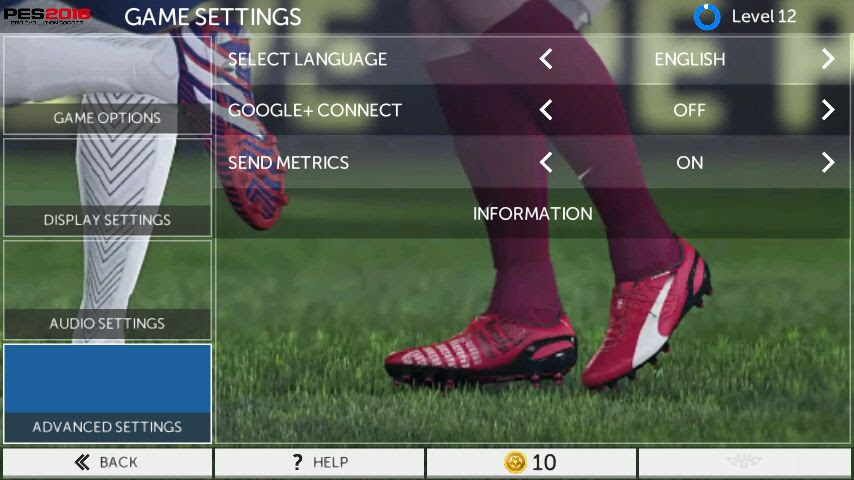
Task: Click the Level 12 profile indicator
Action: [747, 16]
